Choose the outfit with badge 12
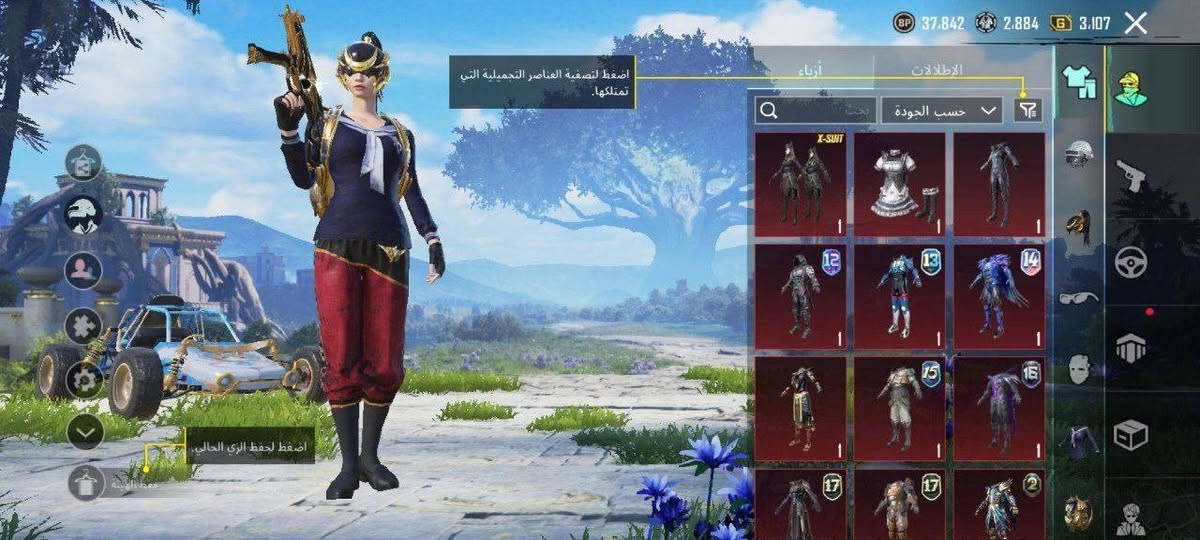The width and height of the screenshot is (1200, 540). (800, 296)
